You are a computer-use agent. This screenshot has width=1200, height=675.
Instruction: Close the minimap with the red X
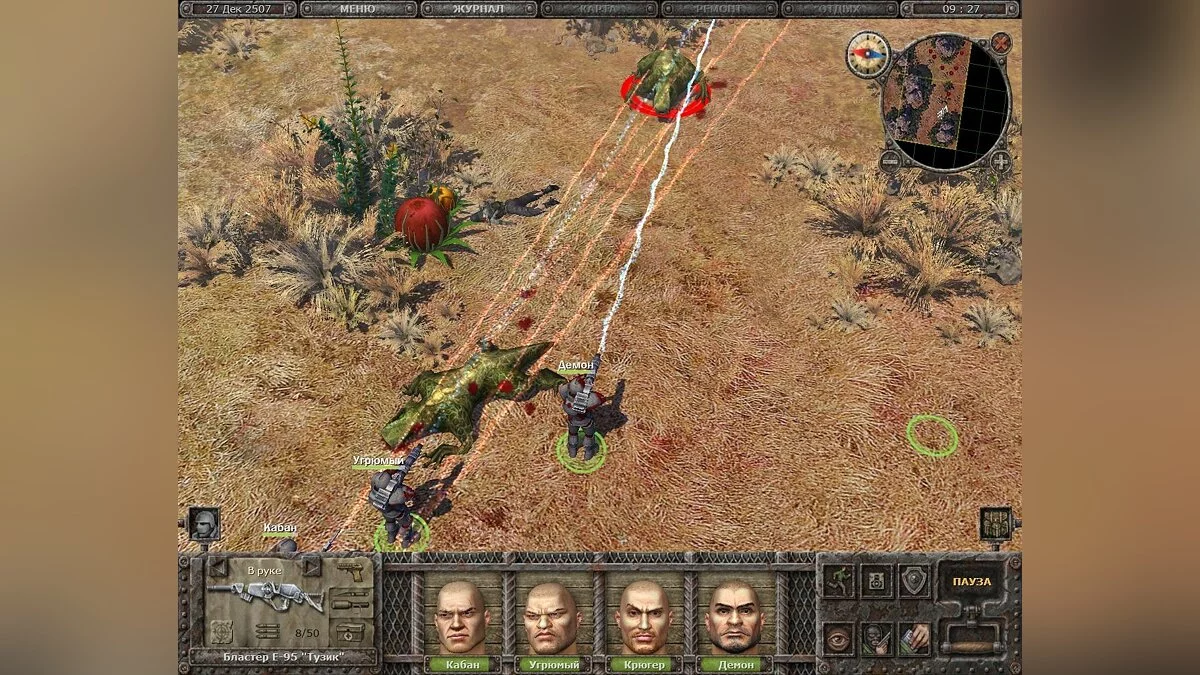coord(1001,42)
